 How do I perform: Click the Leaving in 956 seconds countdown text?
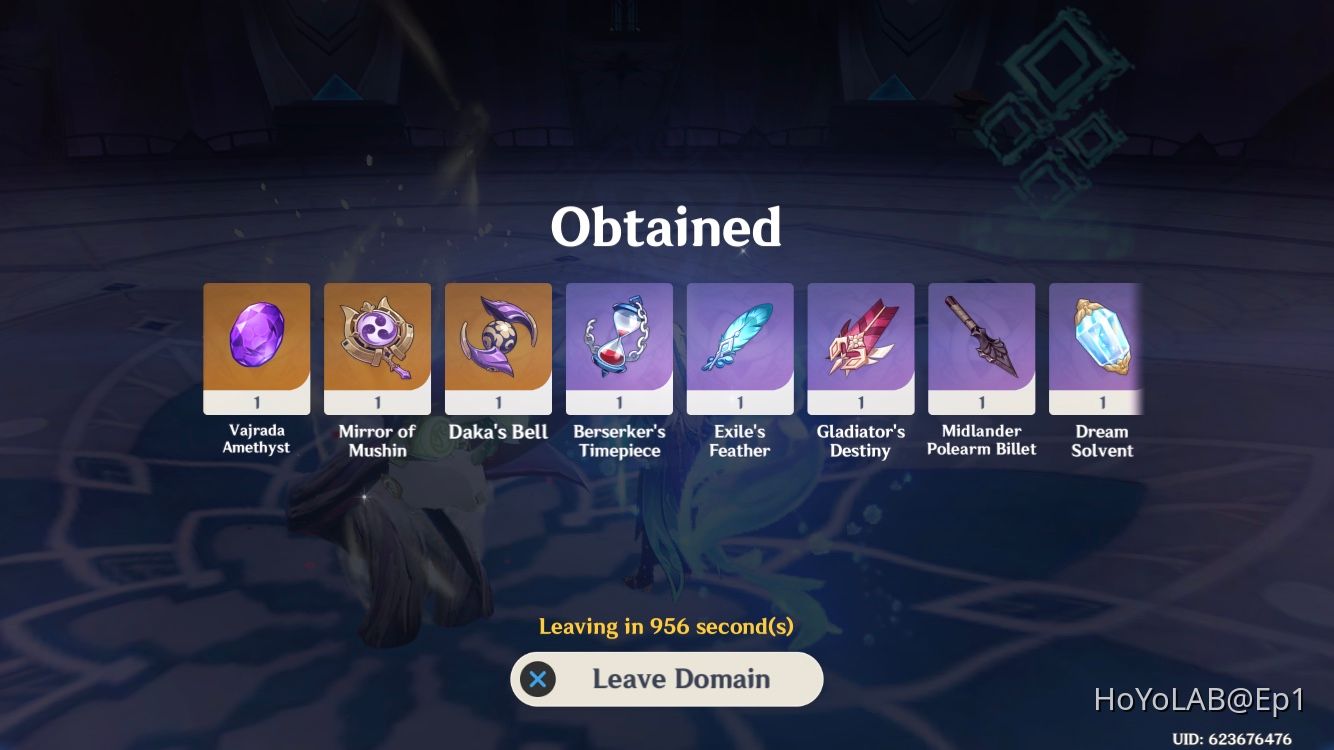(666, 627)
